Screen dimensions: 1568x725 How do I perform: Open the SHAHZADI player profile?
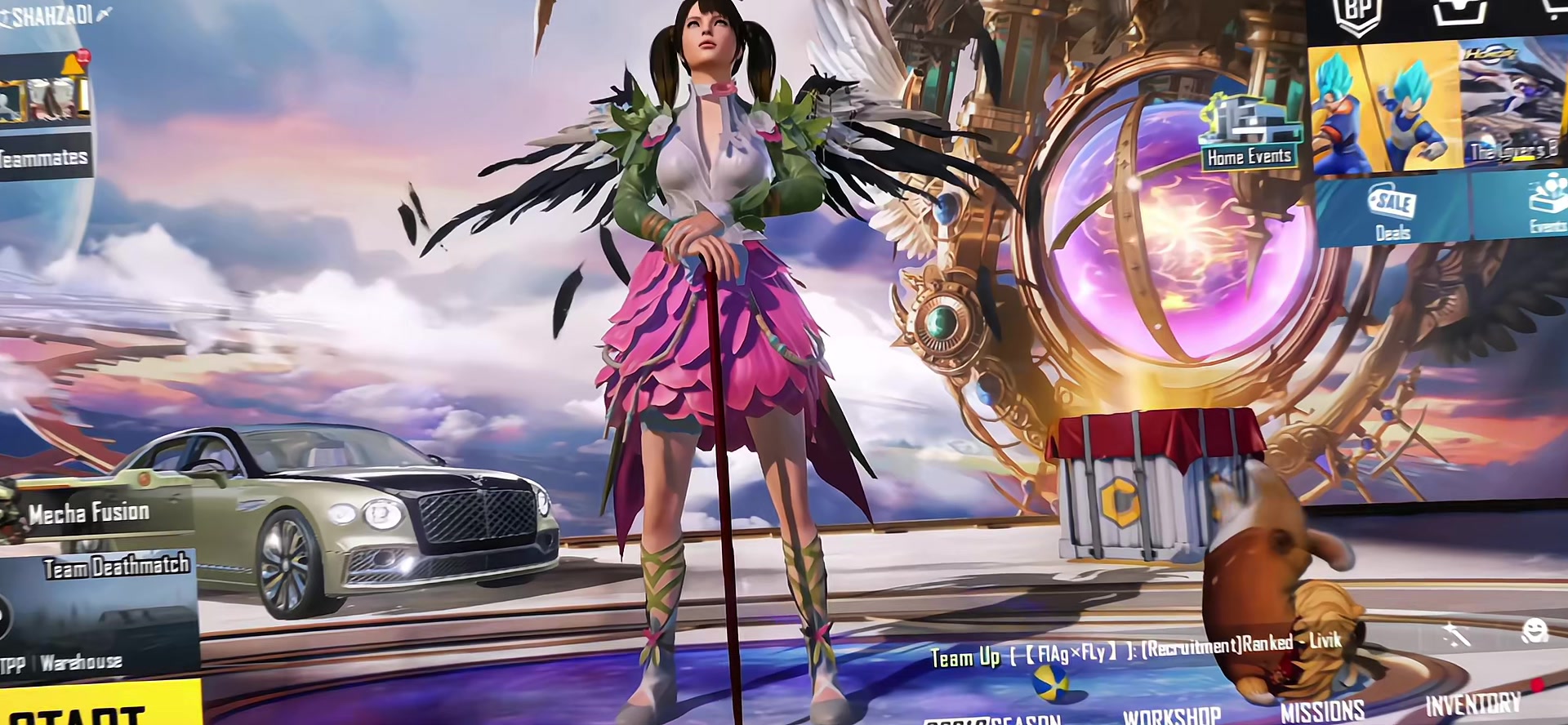[53, 16]
